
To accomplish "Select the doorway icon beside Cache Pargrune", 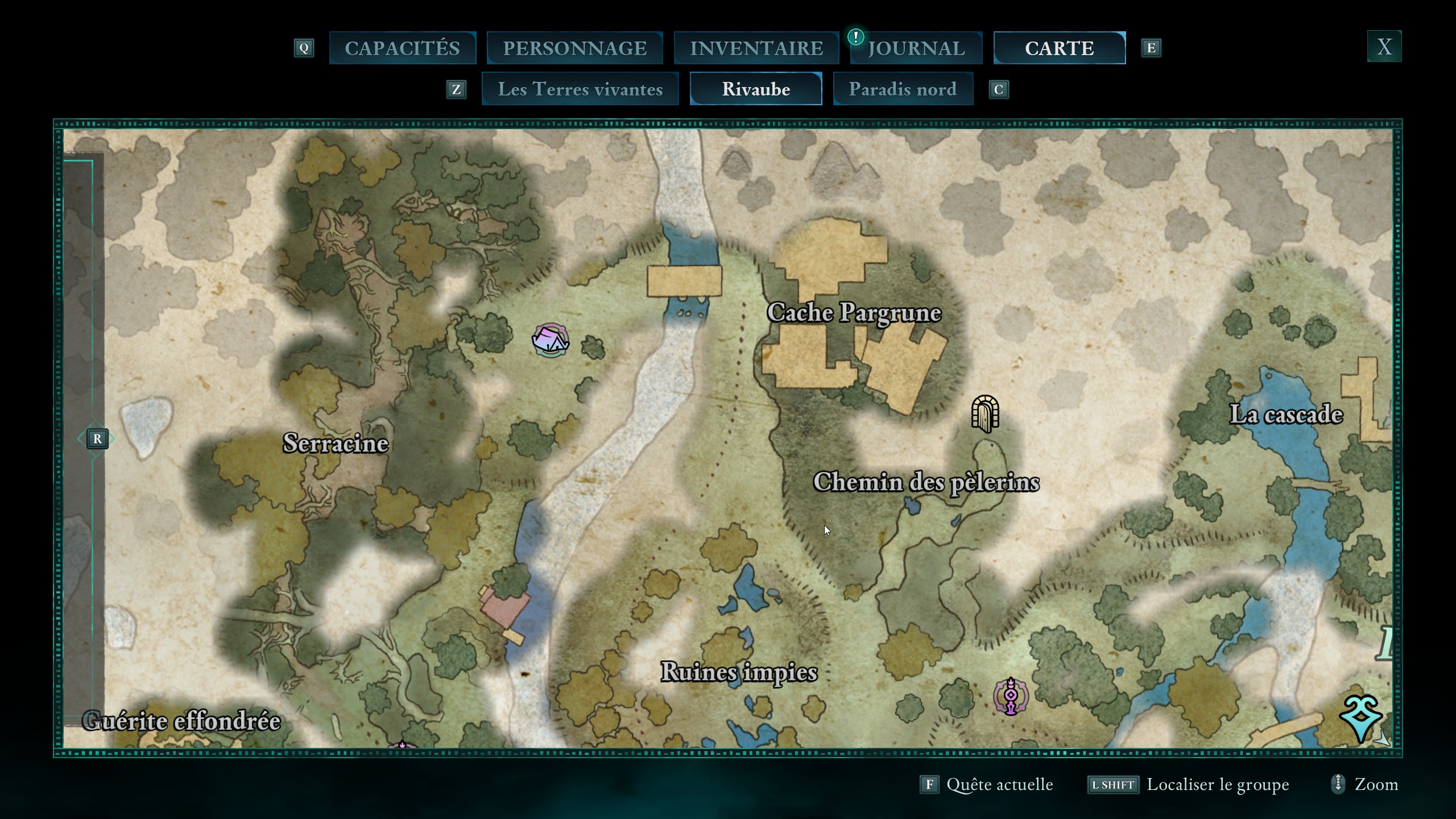I will tap(986, 415).
